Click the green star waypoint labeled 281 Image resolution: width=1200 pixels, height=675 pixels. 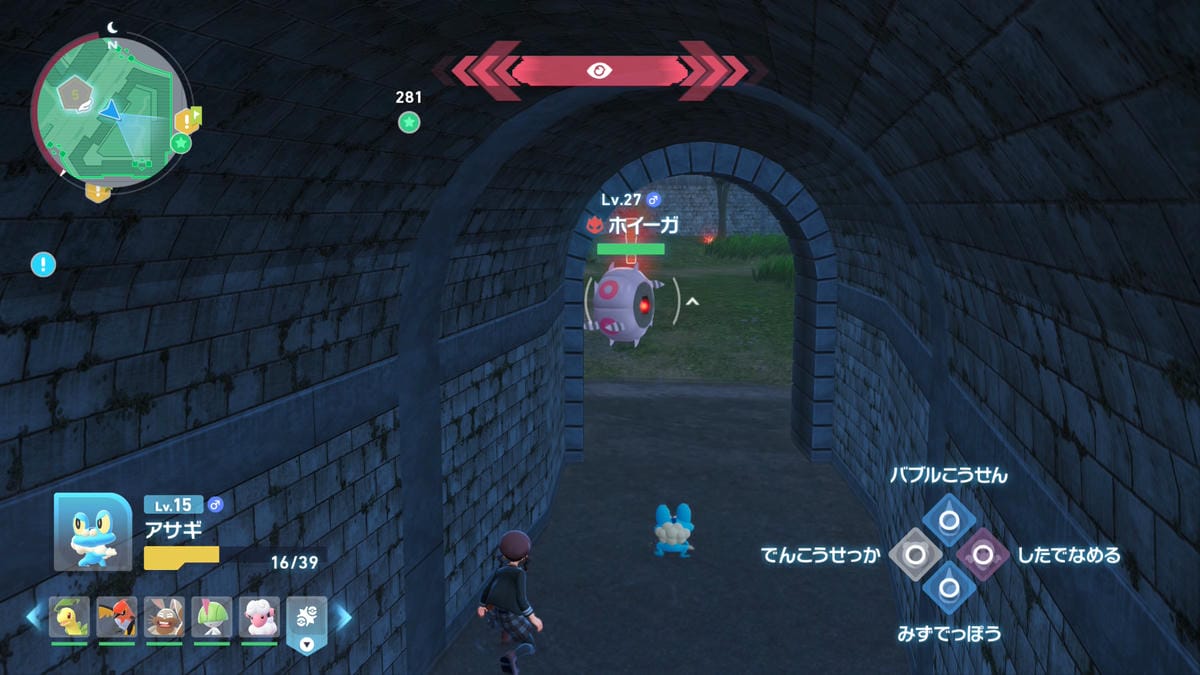[x=409, y=122]
